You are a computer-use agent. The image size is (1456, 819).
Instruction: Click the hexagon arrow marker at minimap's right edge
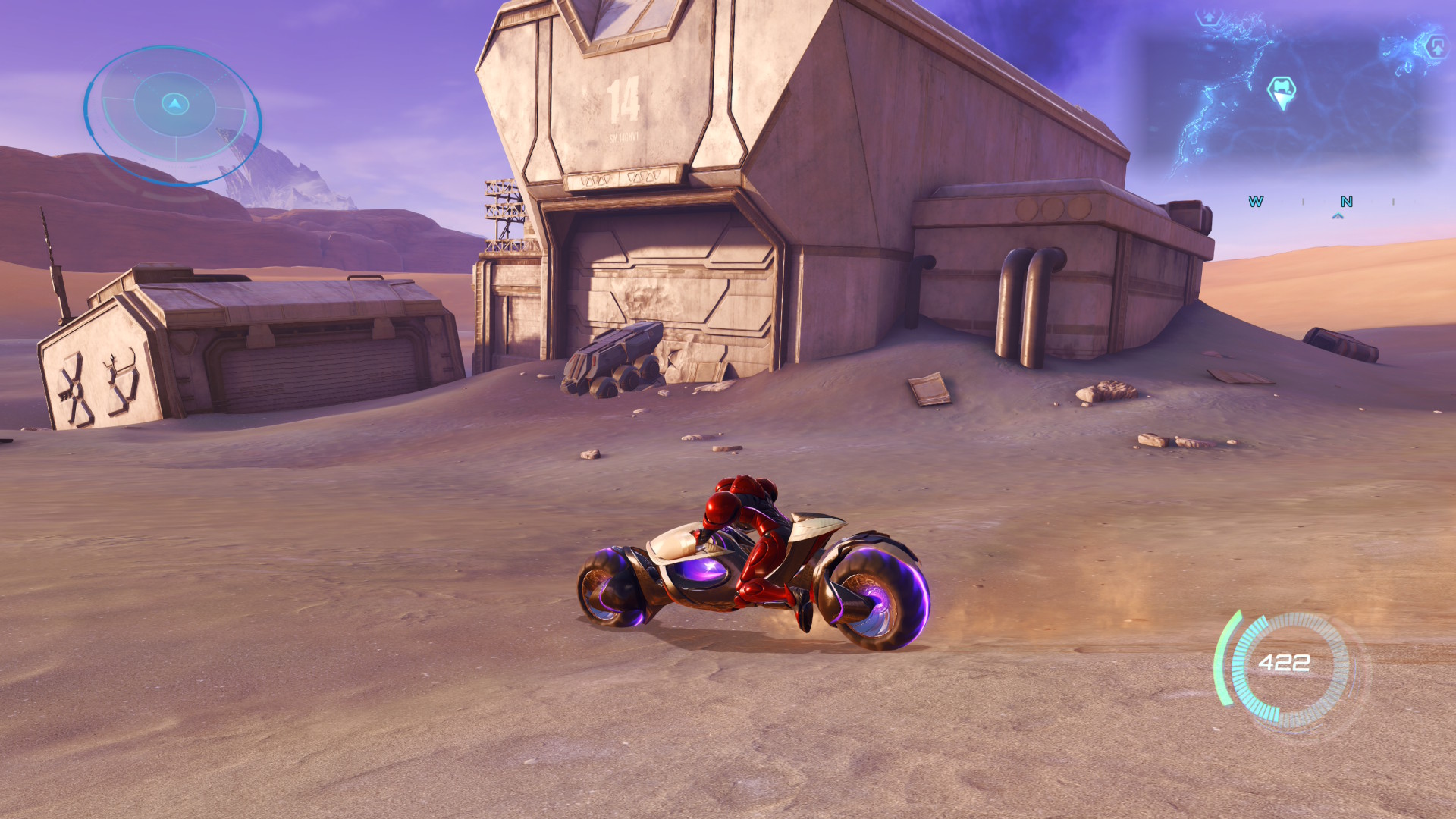tap(1436, 46)
